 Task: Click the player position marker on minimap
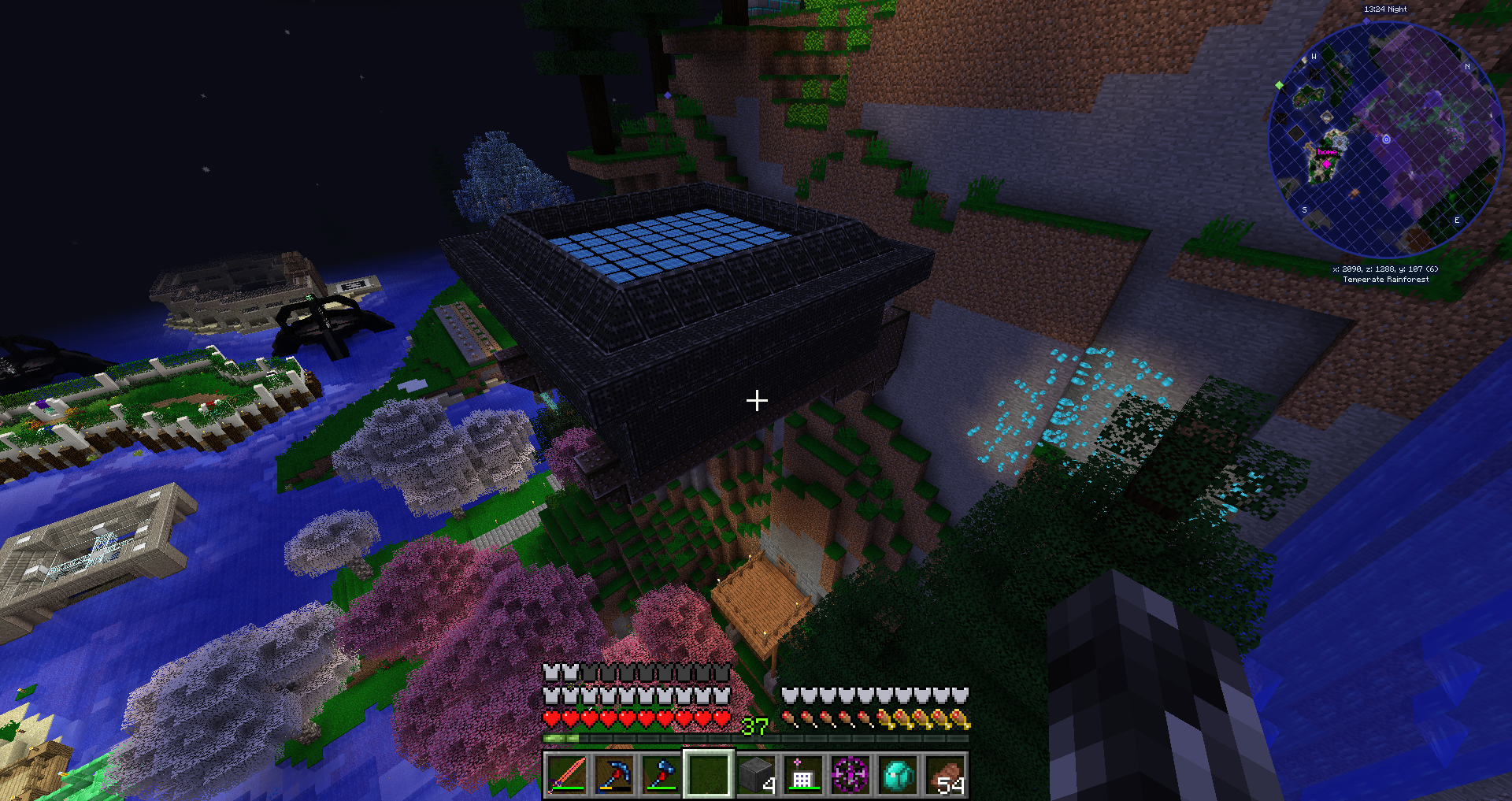pyautogui.click(x=1386, y=139)
